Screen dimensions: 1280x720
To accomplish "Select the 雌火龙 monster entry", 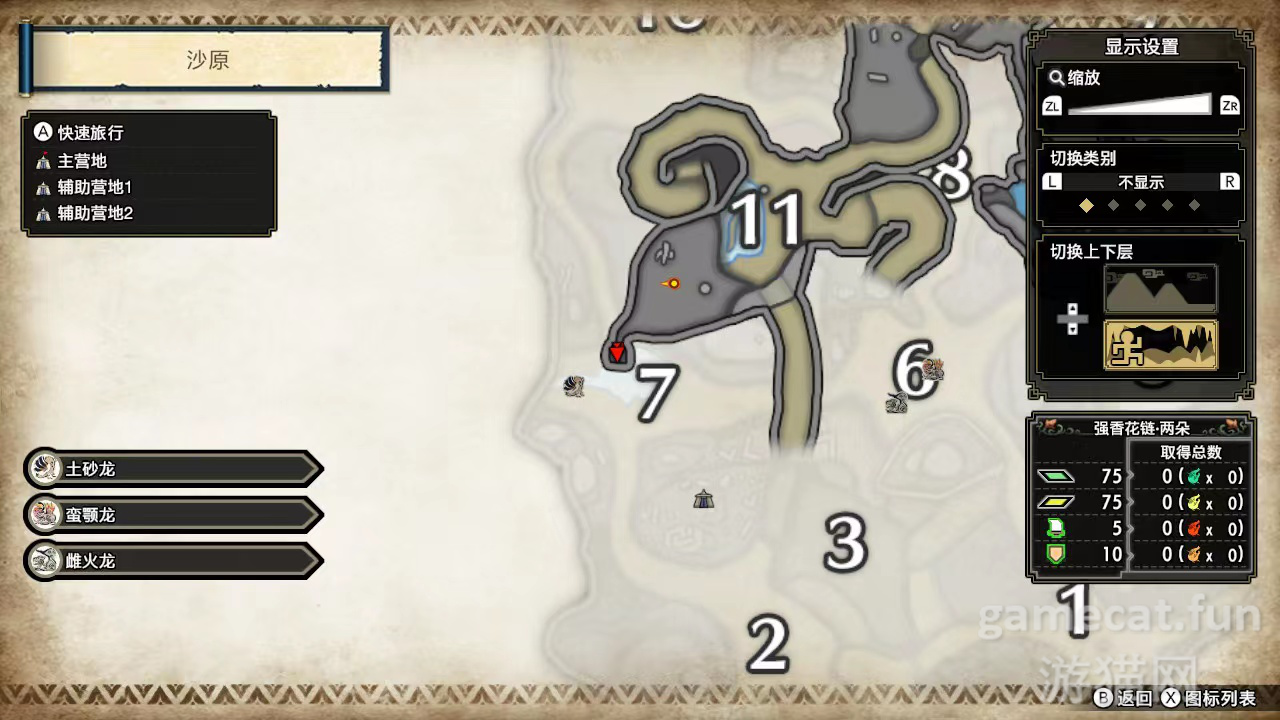I will click(172, 561).
